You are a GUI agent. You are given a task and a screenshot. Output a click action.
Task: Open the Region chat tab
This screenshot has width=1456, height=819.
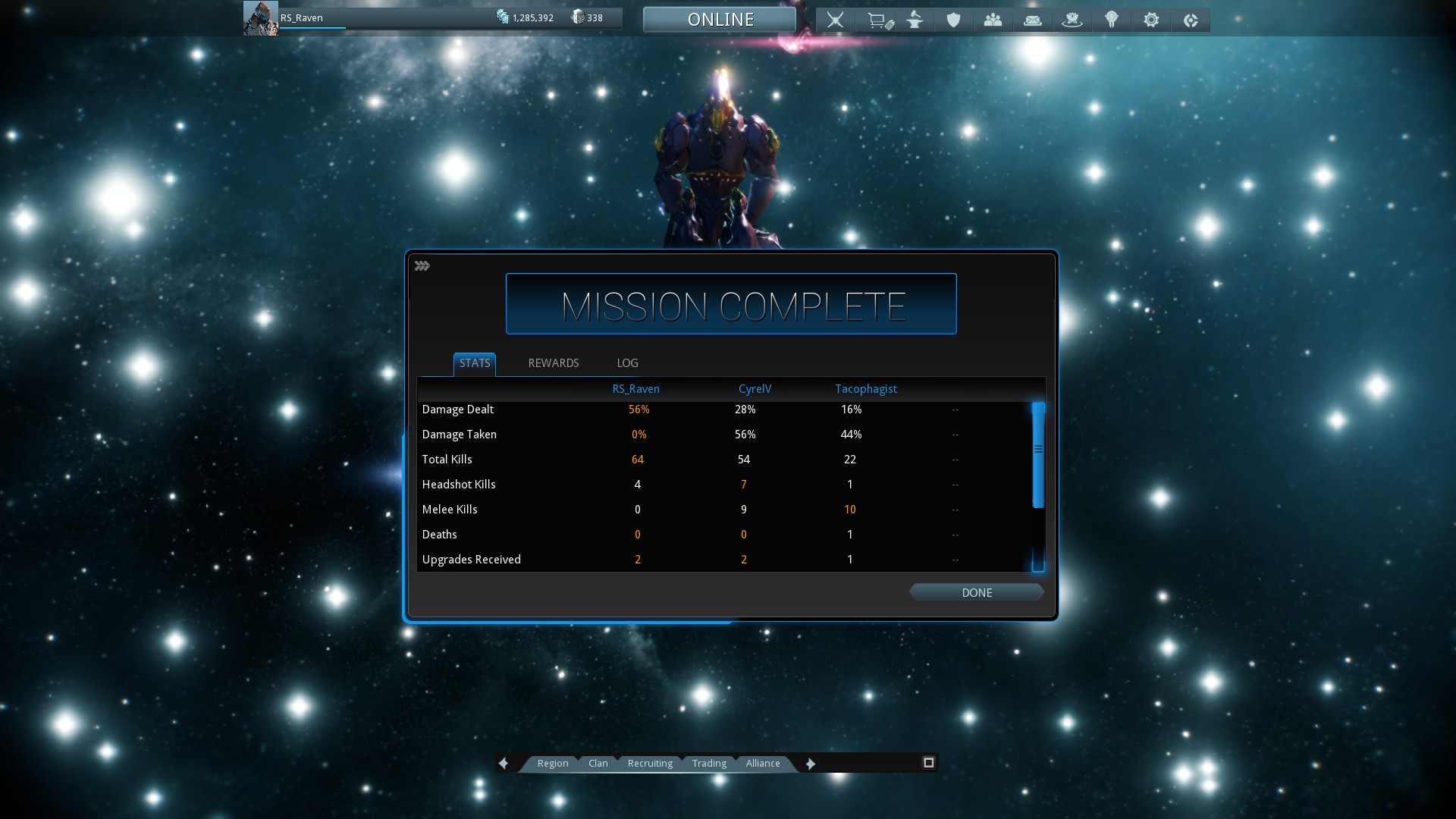click(552, 764)
